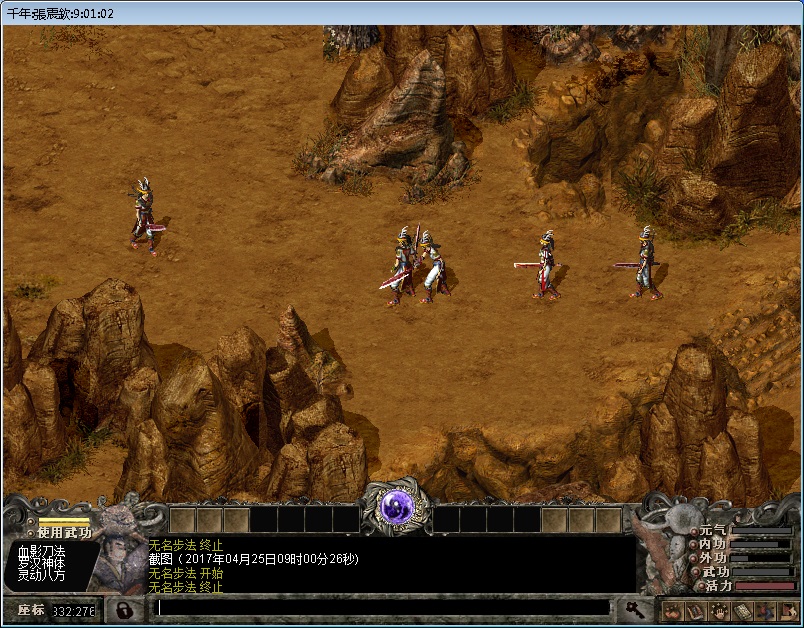Click the black key icon
This screenshot has width=804, height=628.
click(x=634, y=608)
